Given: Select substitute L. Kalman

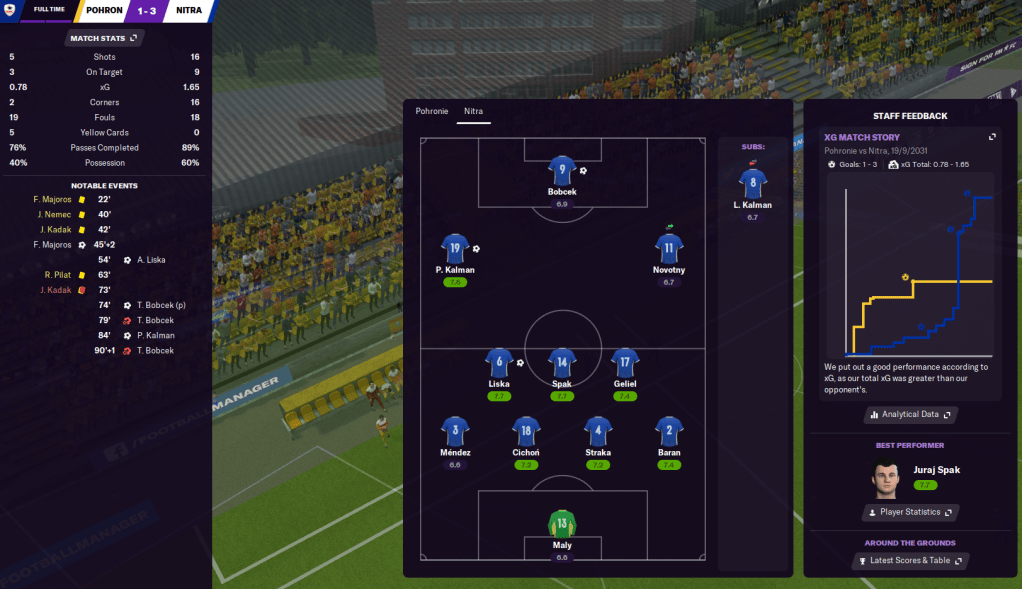Looking at the screenshot, I should [752, 183].
